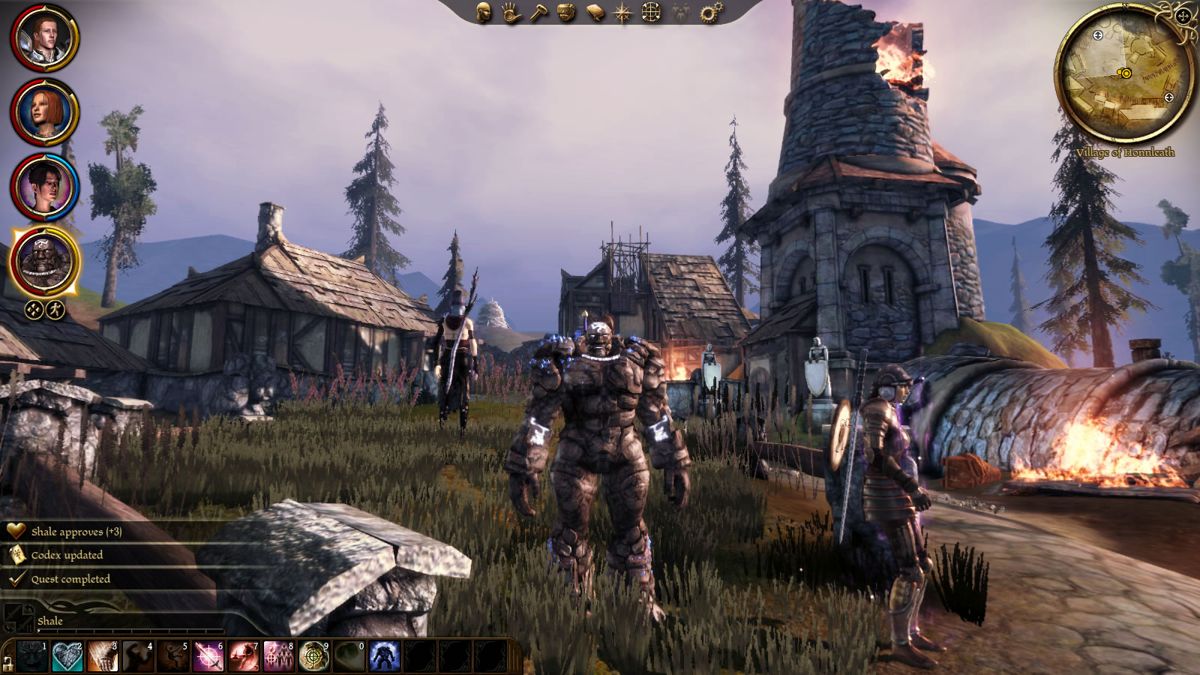Open the inventory chest icon
The height and width of the screenshot is (675, 1200).
[x=566, y=13]
